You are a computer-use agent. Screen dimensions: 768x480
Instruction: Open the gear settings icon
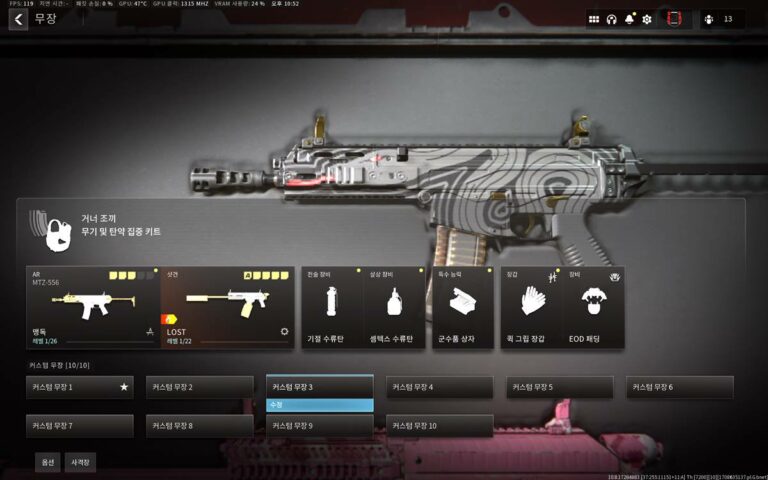(647, 19)
